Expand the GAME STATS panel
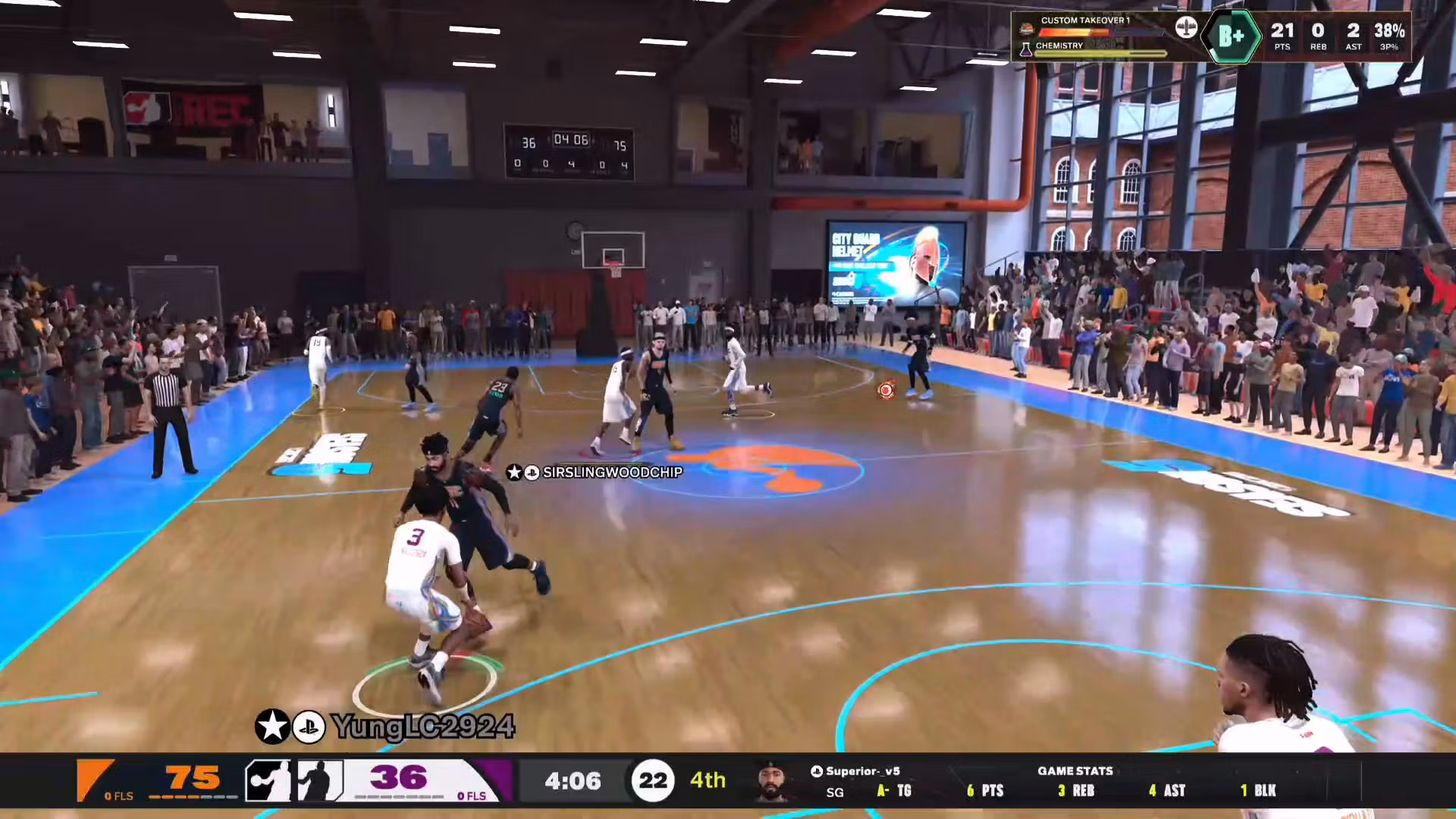Image resolution: width=1456 pixels, height=819 pixels. click(x=1076, y=770)
